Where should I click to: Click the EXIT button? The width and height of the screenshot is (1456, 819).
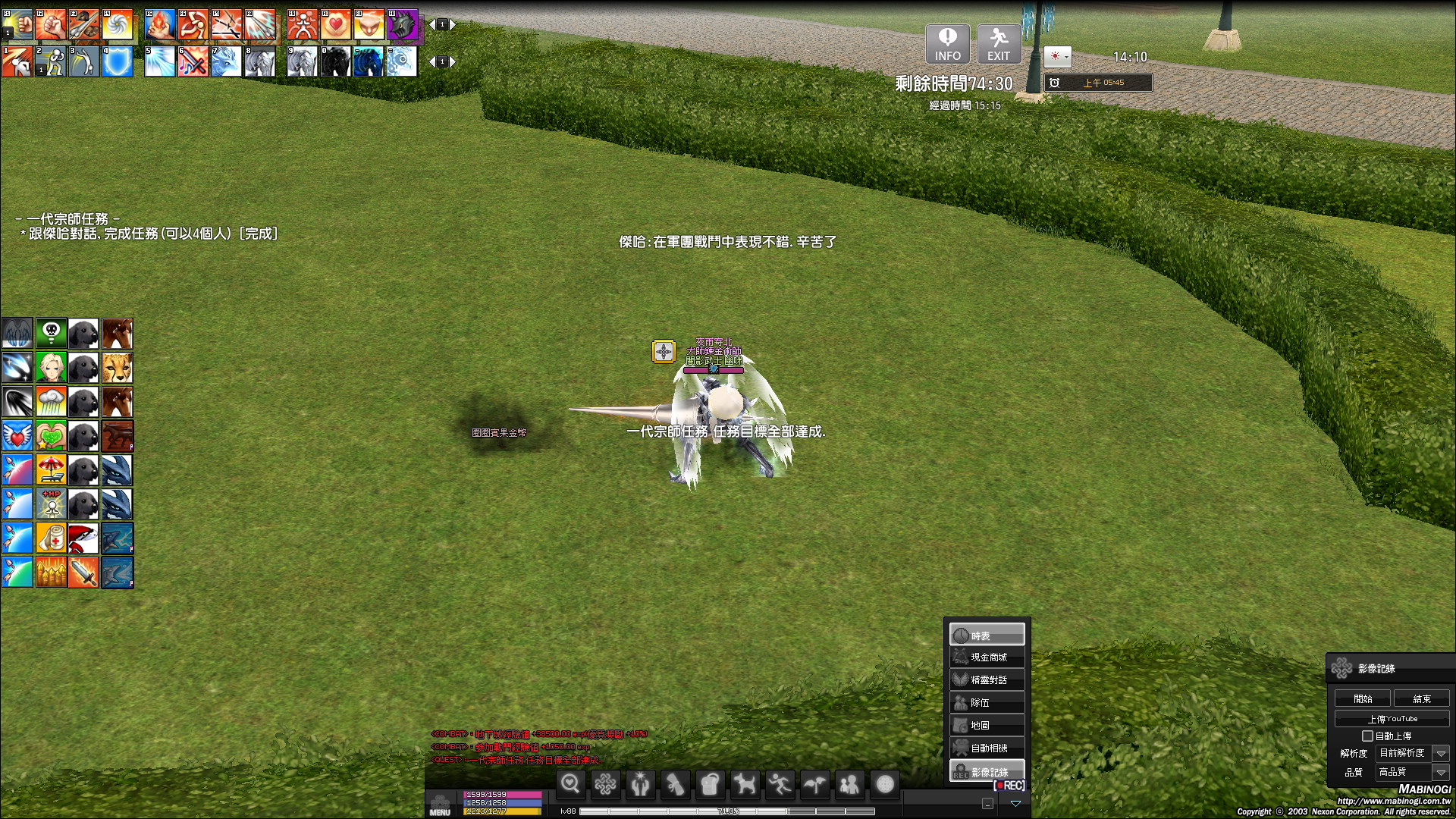point(998,44)
